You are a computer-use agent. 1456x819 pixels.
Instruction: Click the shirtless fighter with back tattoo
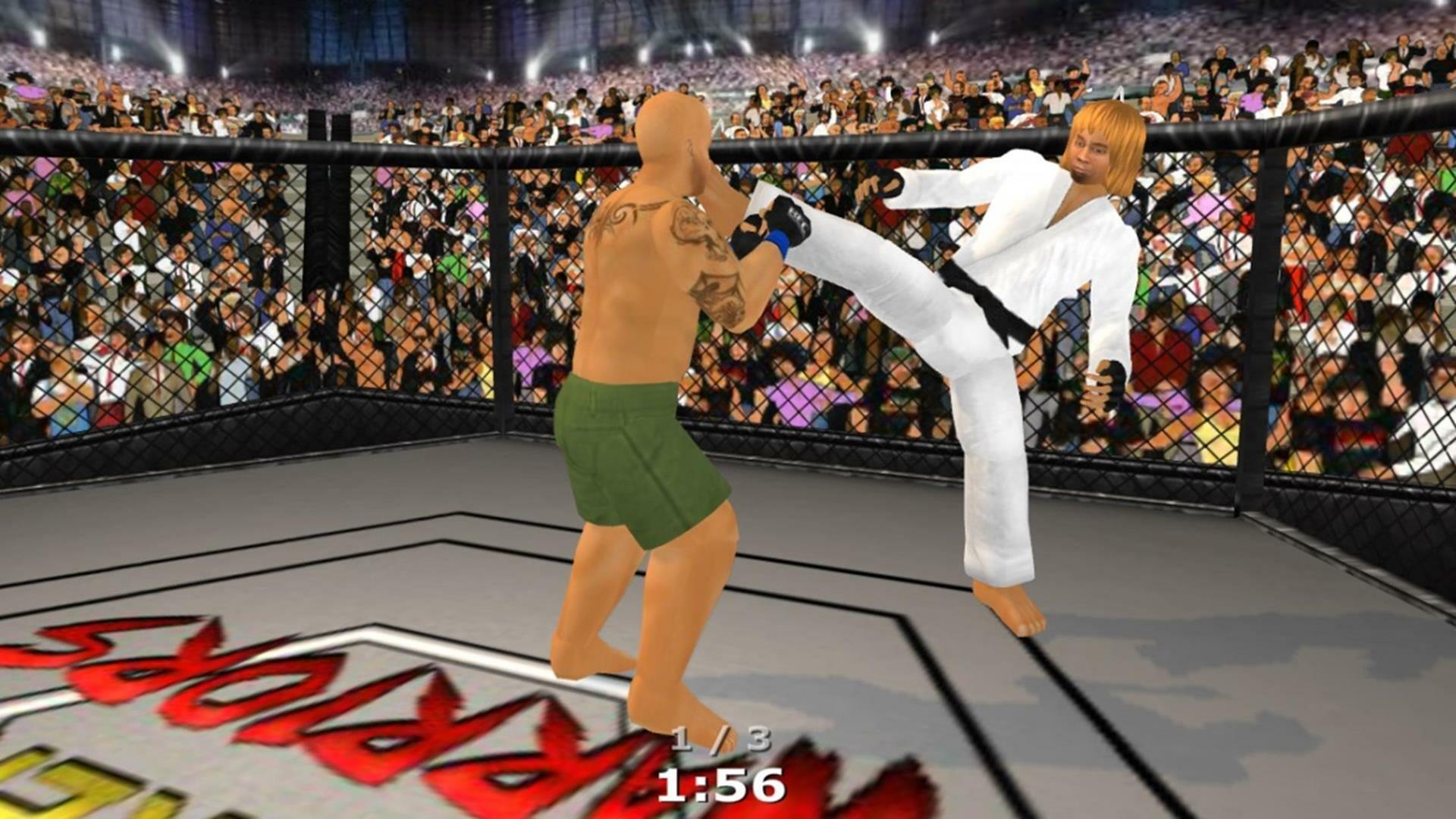[652, 341]
